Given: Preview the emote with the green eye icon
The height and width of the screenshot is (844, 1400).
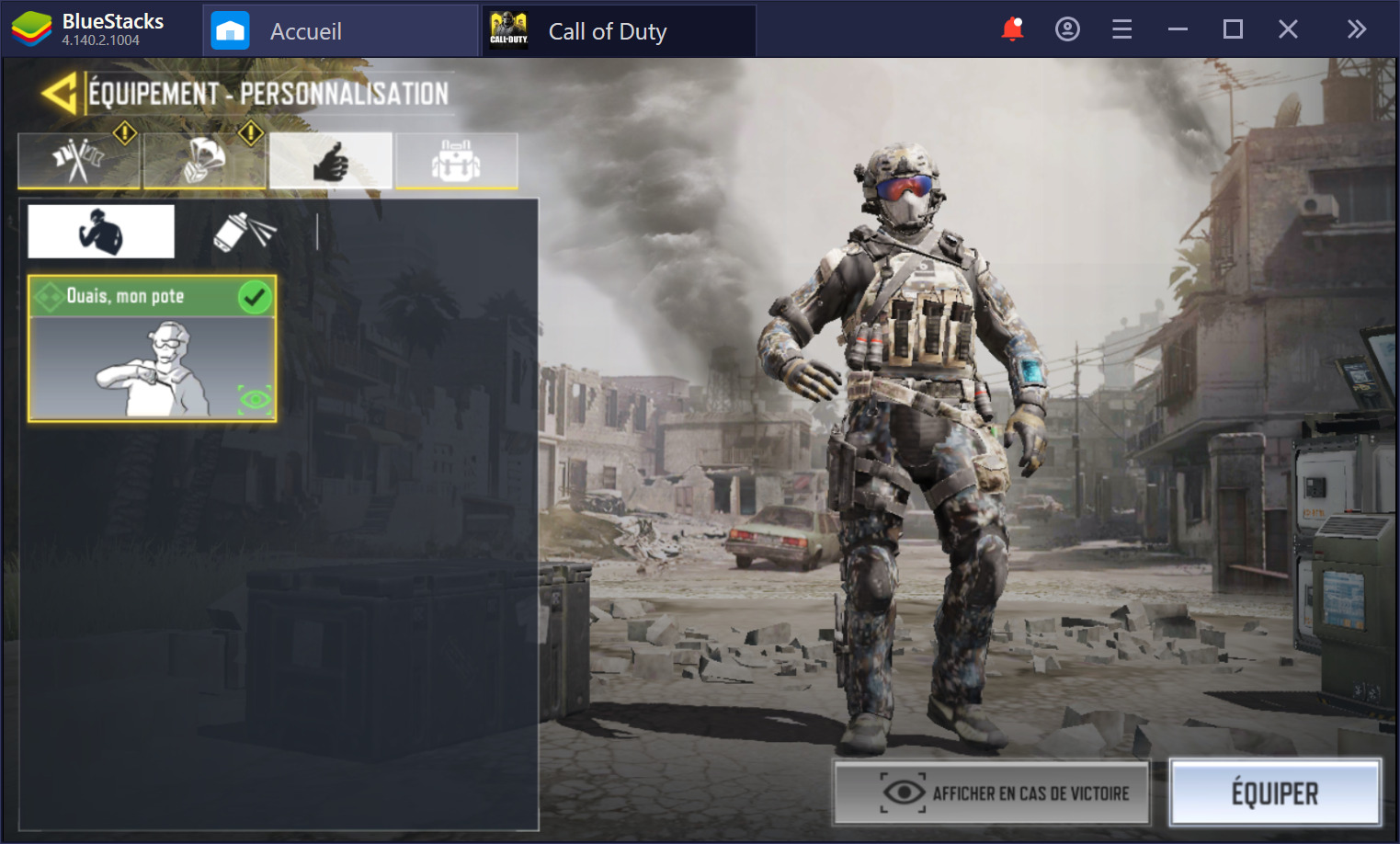Looking at the screenshot, I should click(x=255, y=399).
